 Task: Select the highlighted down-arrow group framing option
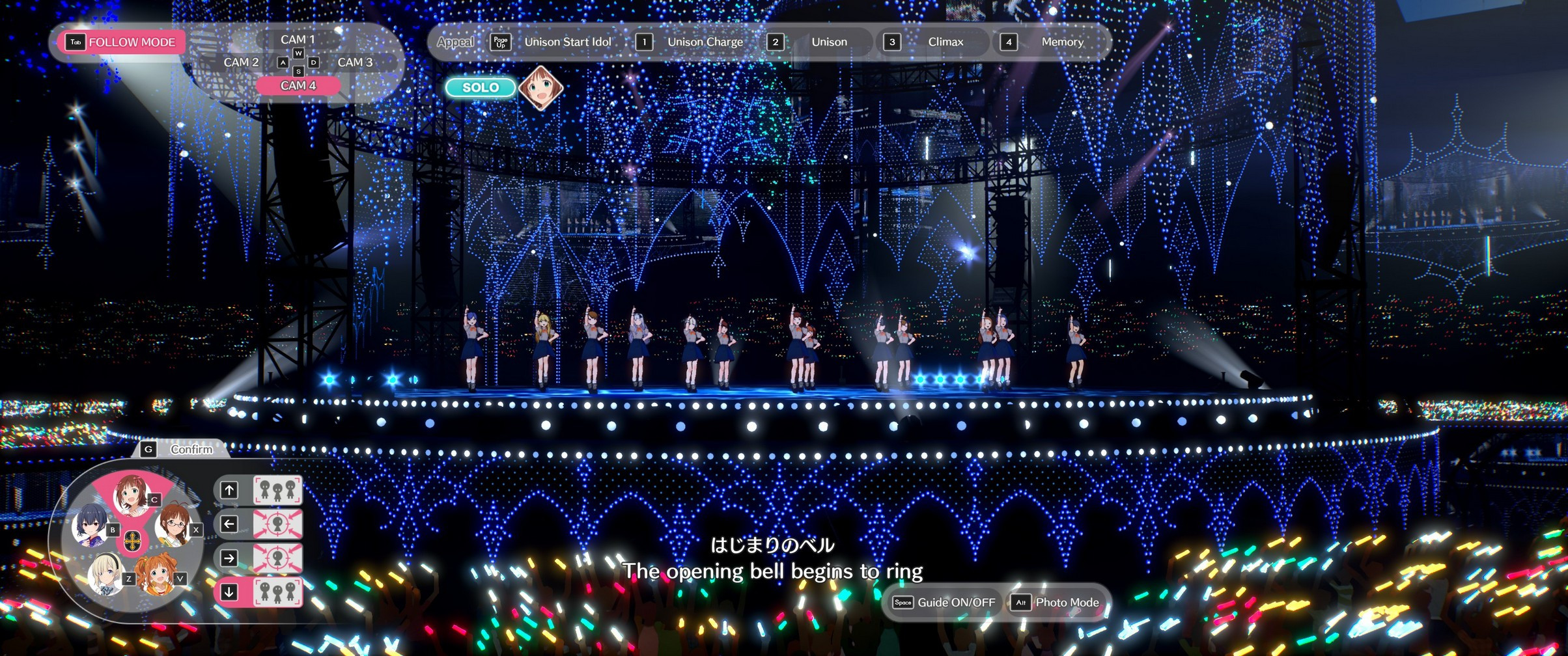(x=277, y=590)
